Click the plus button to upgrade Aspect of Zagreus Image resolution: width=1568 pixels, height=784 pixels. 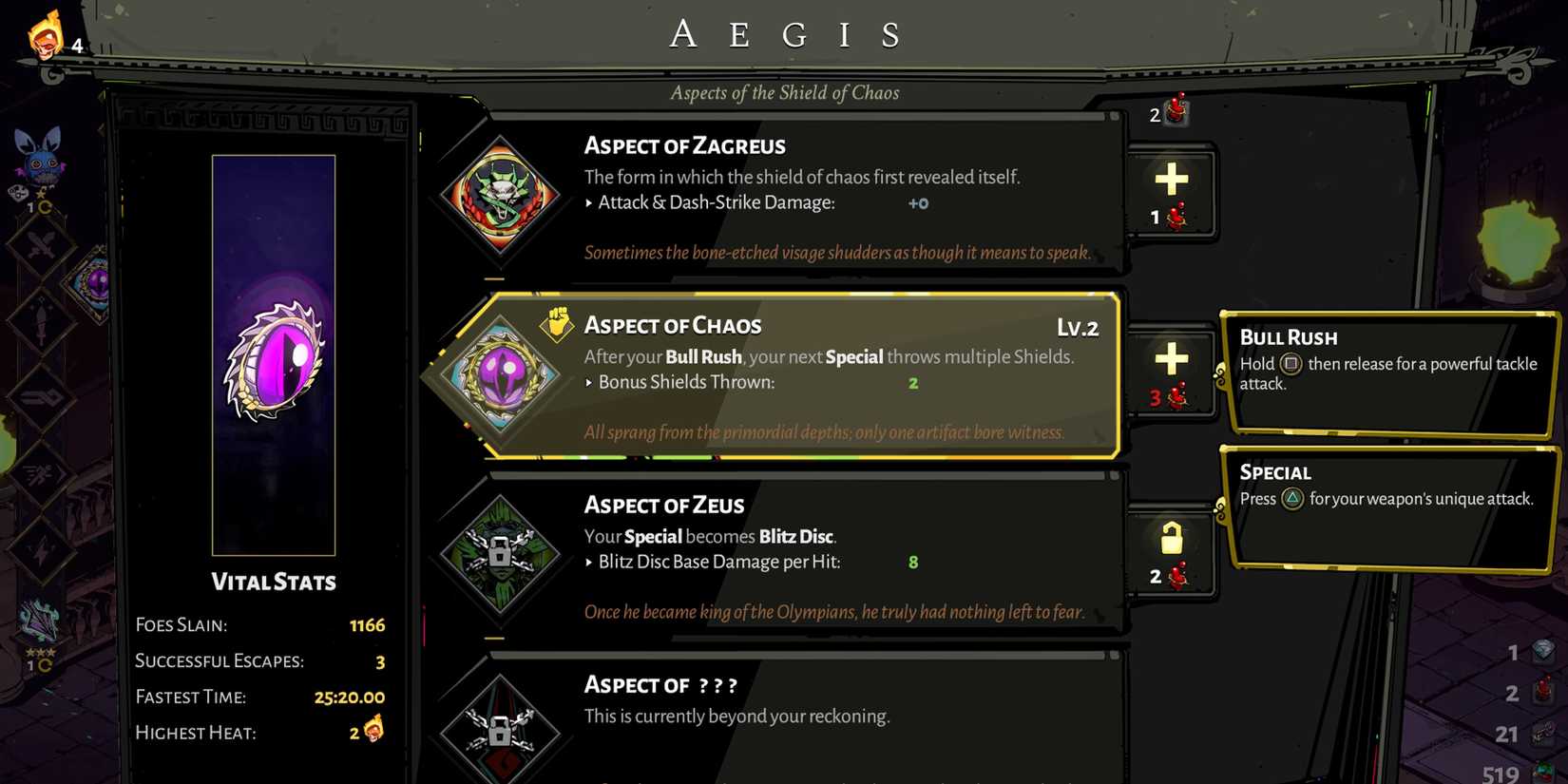coord(1172,177)
